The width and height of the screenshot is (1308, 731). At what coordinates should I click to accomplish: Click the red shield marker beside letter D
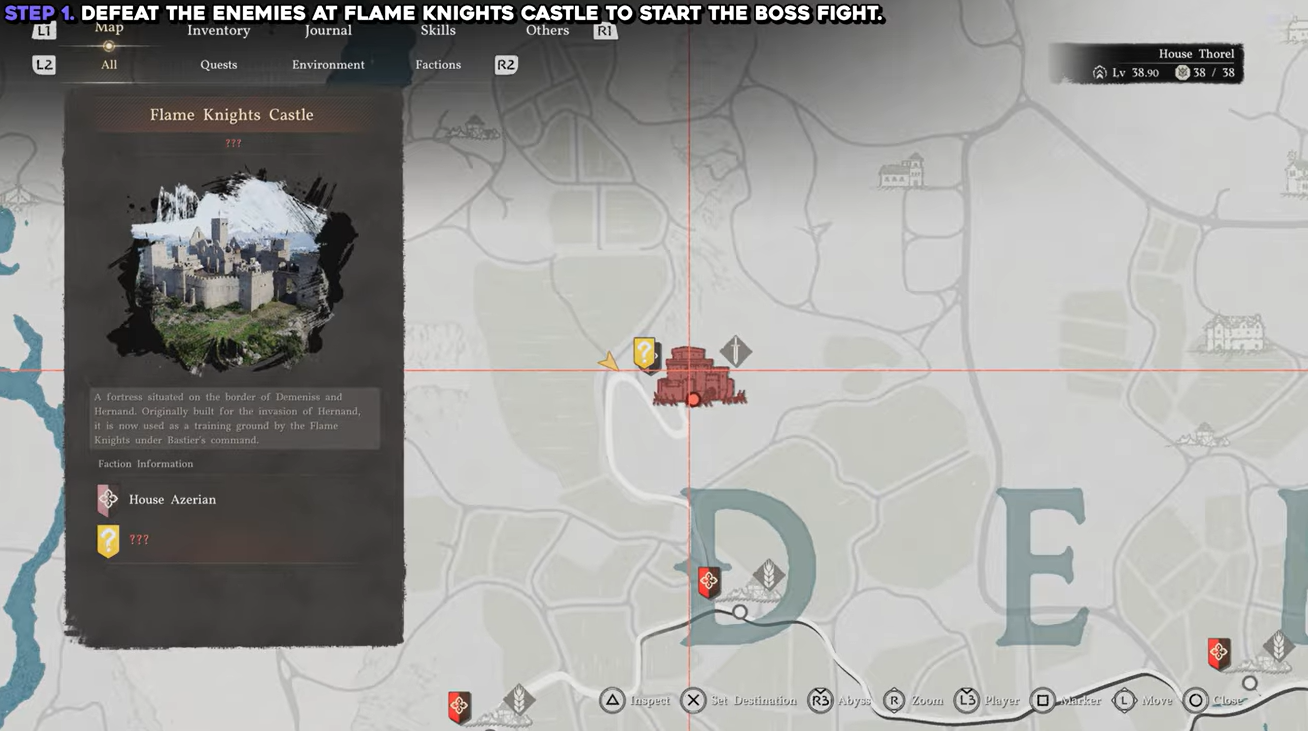click(x=708, y=582)
